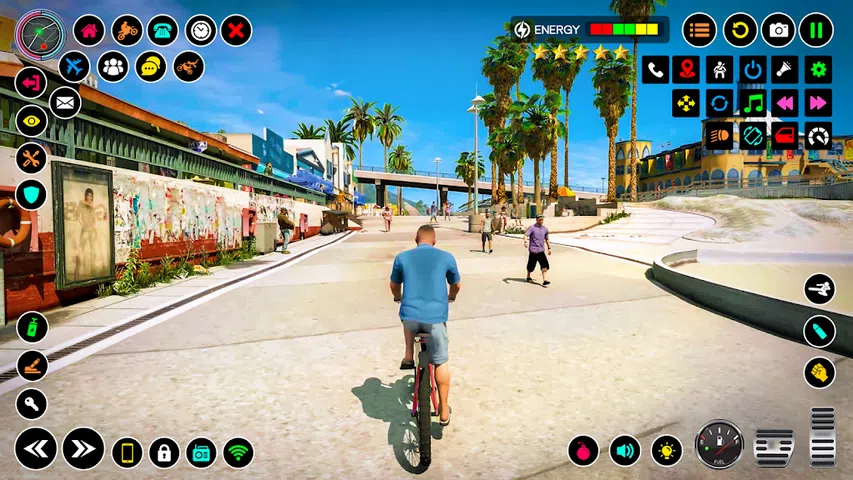Viewport: 853px width, 480px height.
Task: Toggle the orange headlight icon
Action: click(x=719, y=136)
